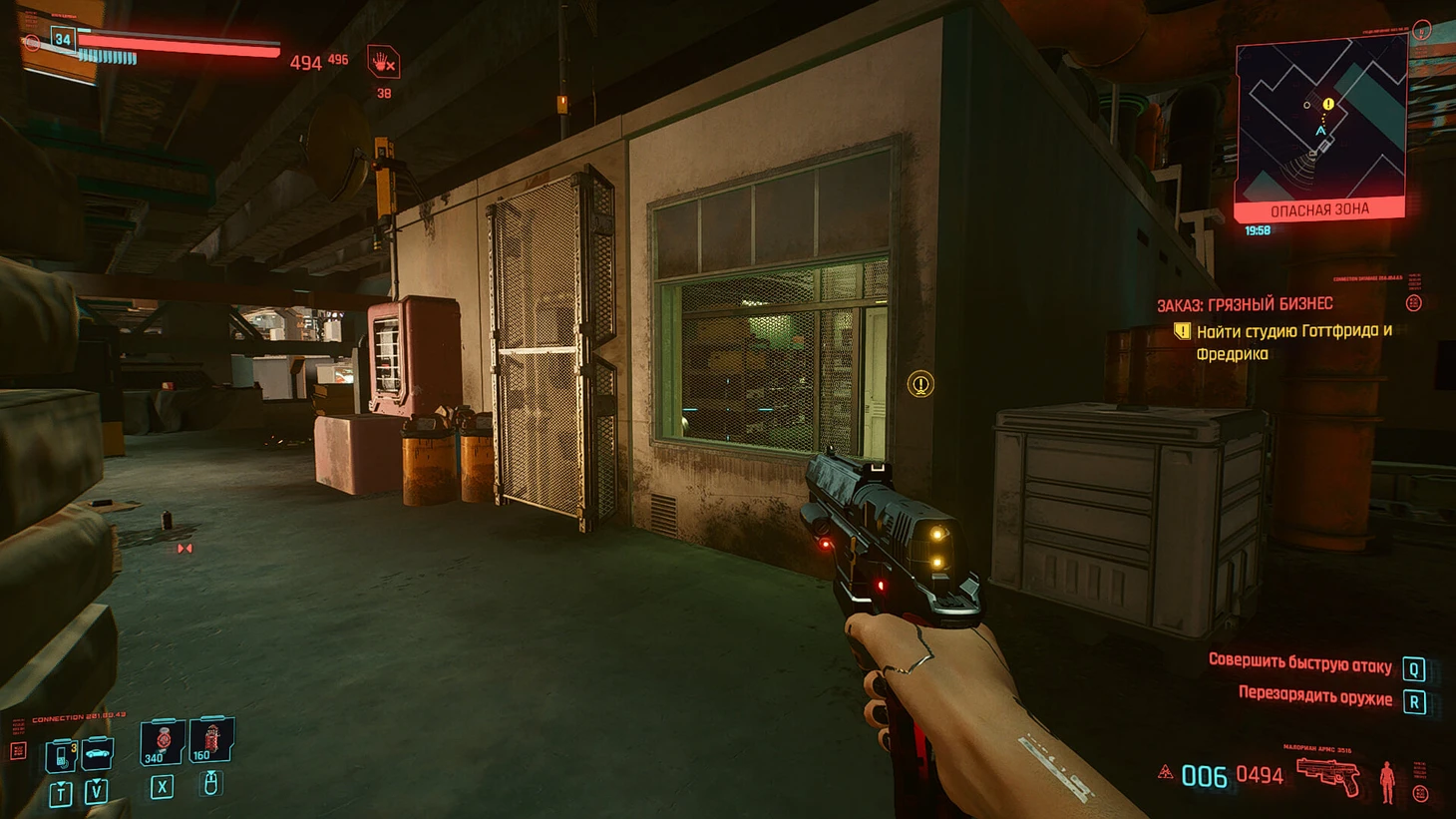Screen dimensions: 1456x819
Task: Call your vehicle with the car icon
Action: 97,753
